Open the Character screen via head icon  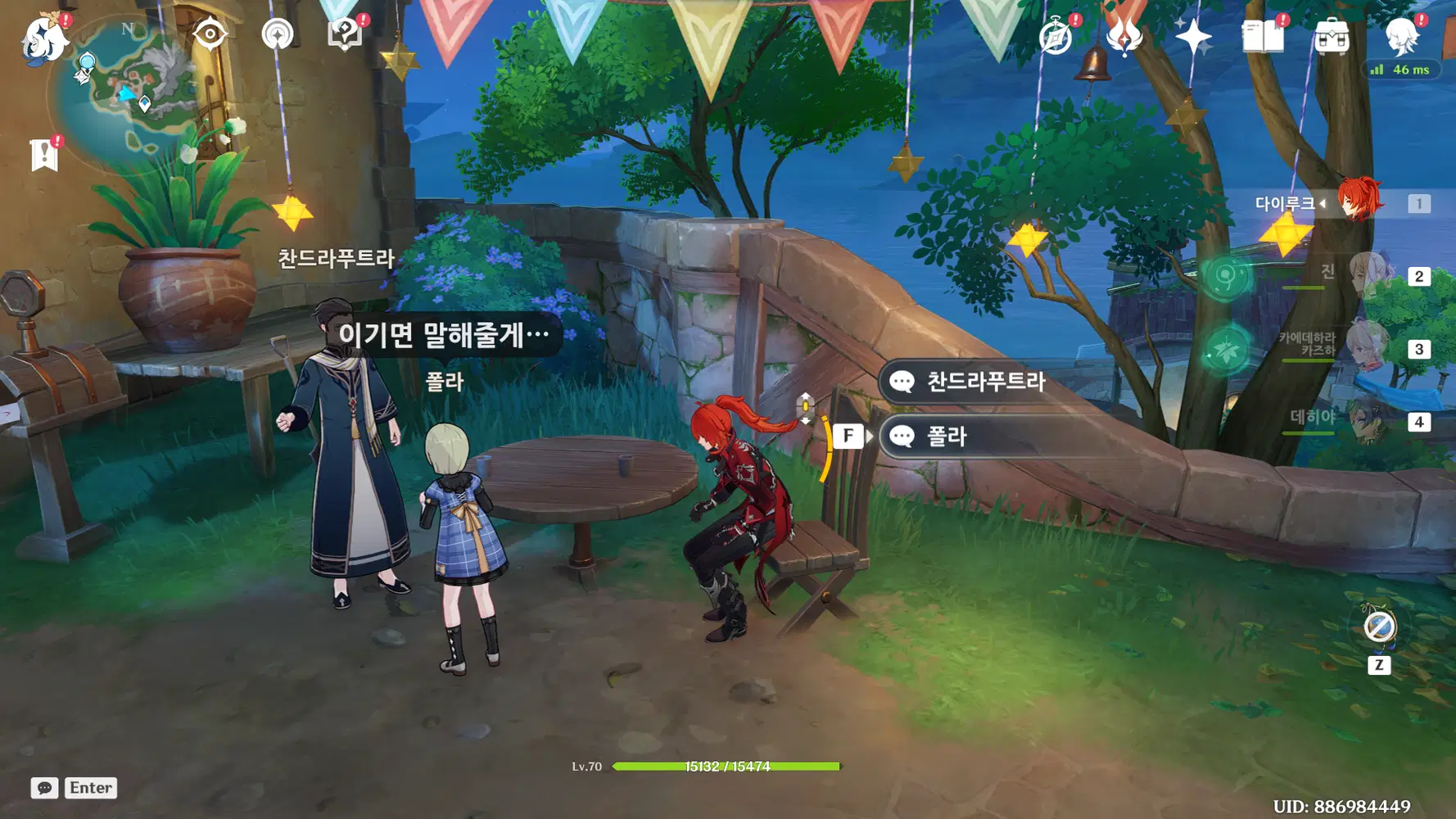(x=1404, y=37)
